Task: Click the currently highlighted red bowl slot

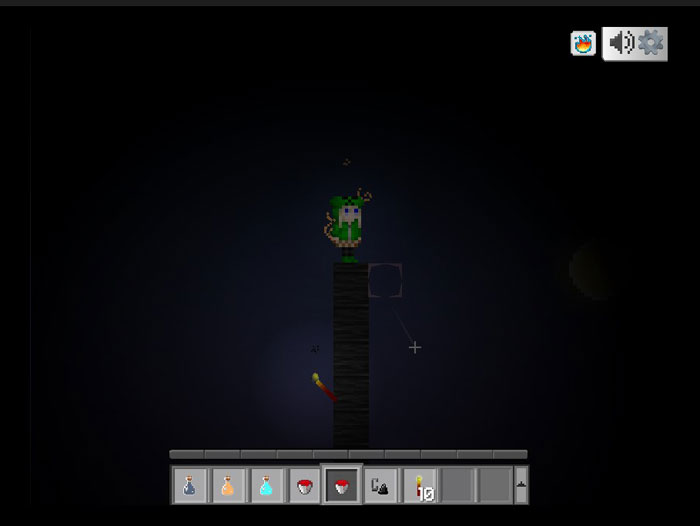Action: pos(342,486)
